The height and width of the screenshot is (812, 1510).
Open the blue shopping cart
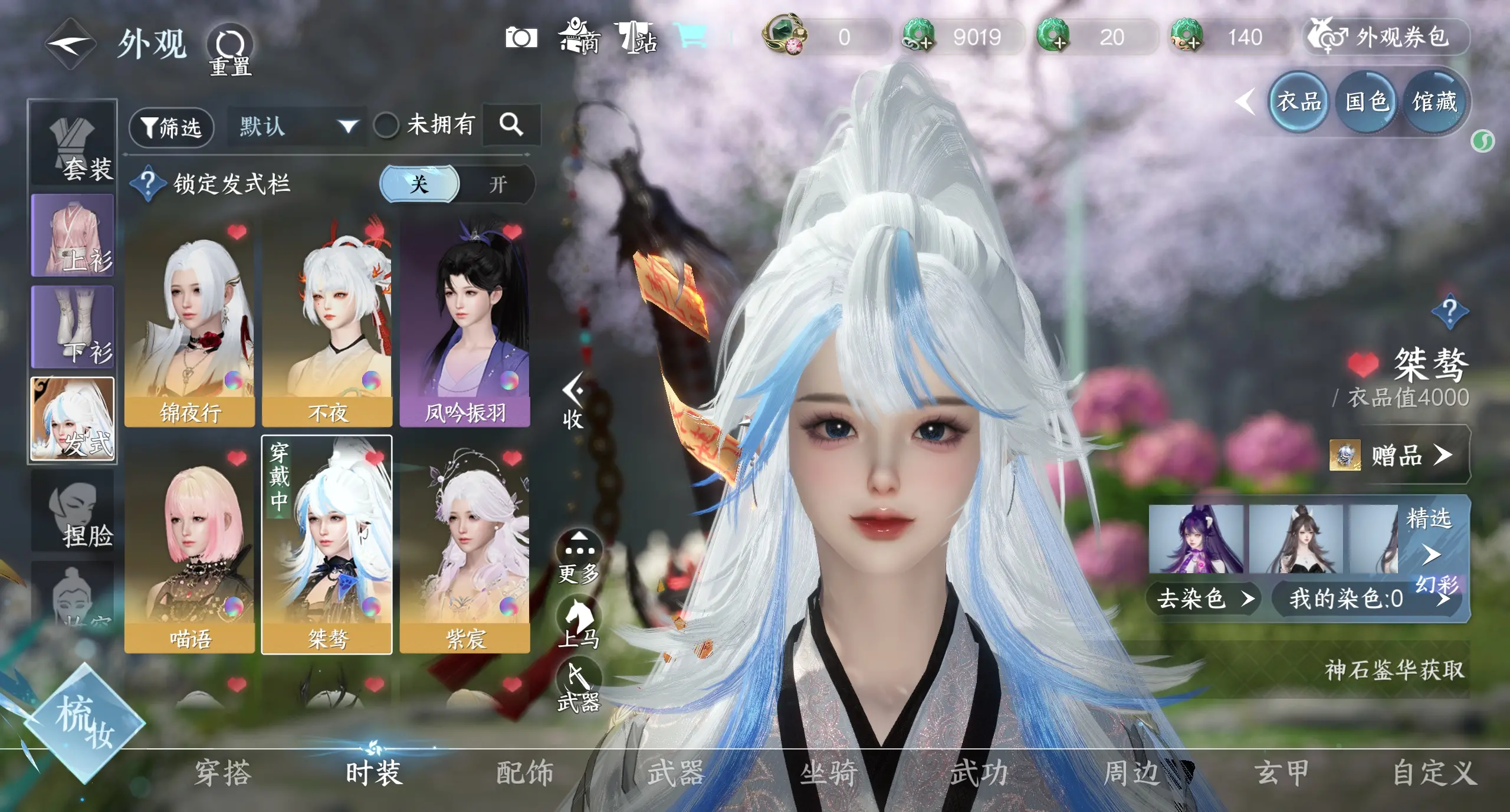[692, 37]
